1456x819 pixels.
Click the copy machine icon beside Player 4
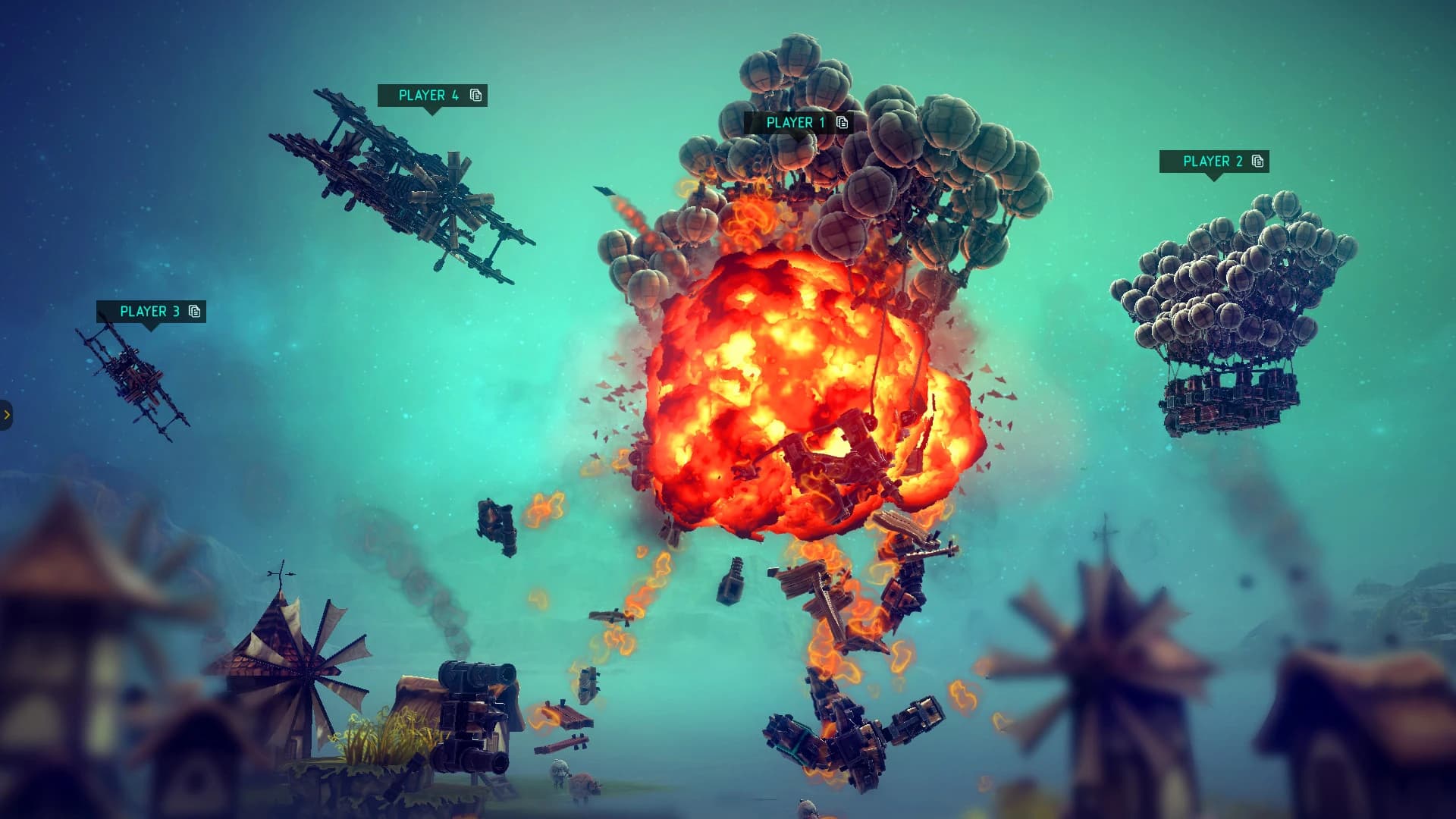[x=475, y=96]
